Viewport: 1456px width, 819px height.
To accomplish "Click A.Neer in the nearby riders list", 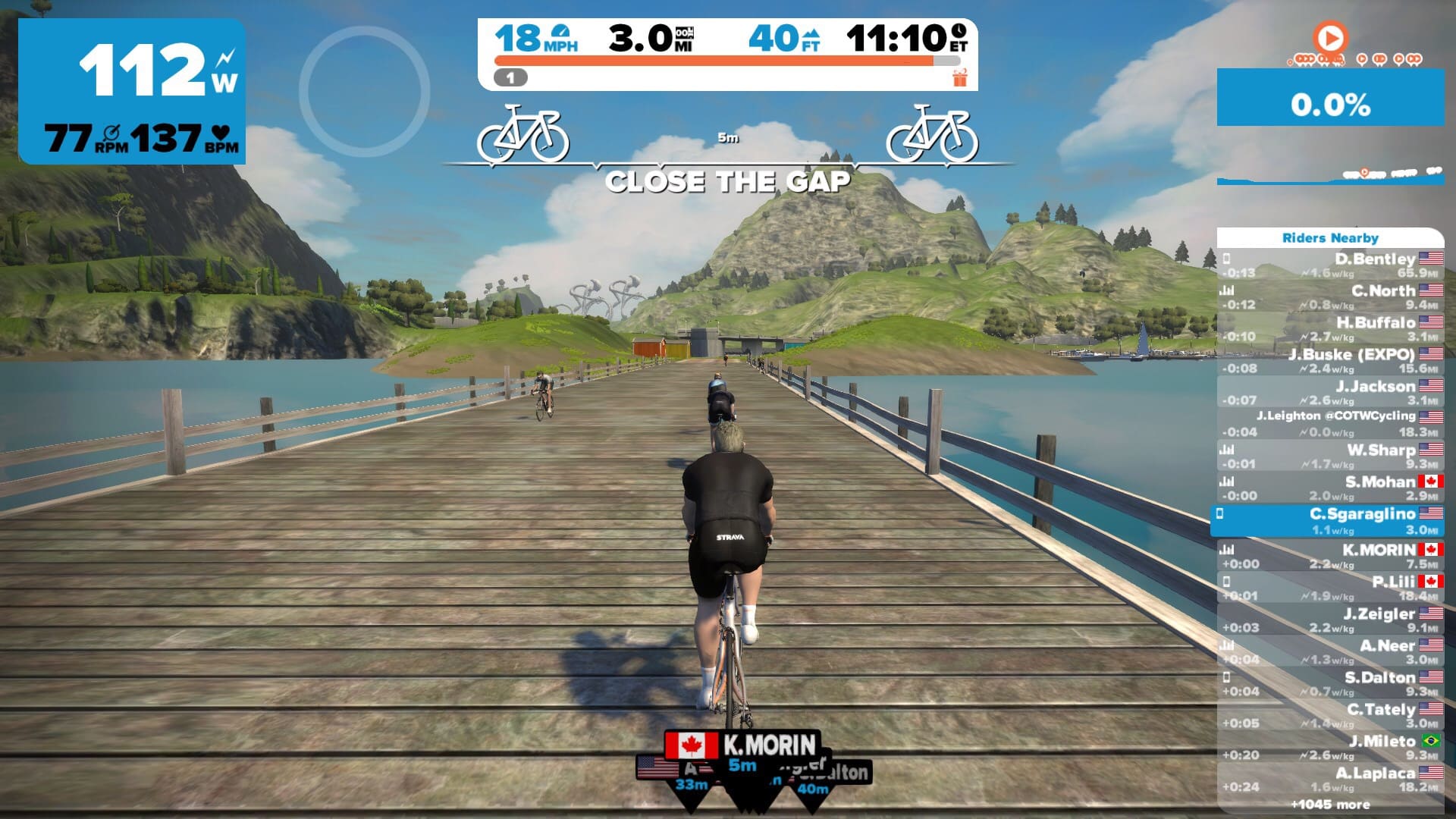I will point(1330,651).
